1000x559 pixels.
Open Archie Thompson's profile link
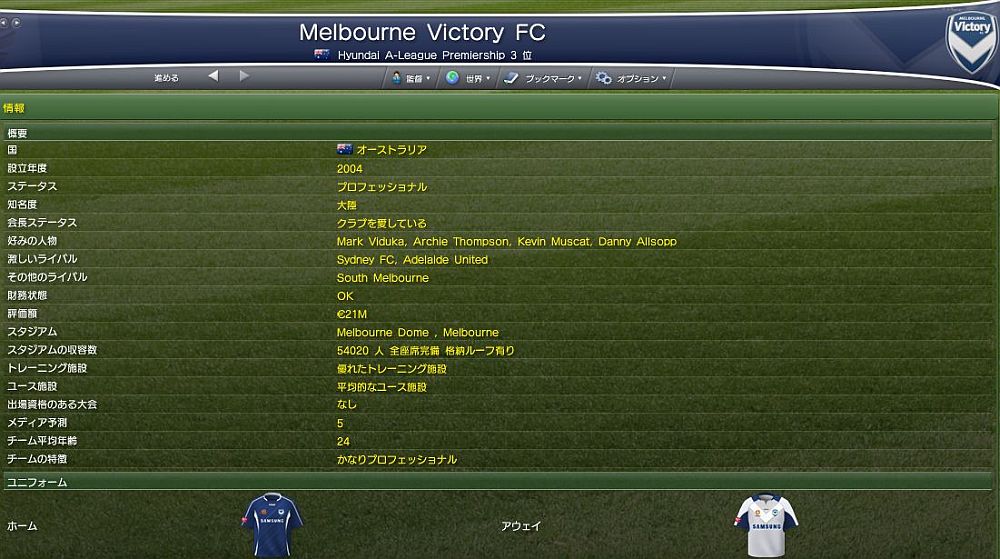point(451,242)
